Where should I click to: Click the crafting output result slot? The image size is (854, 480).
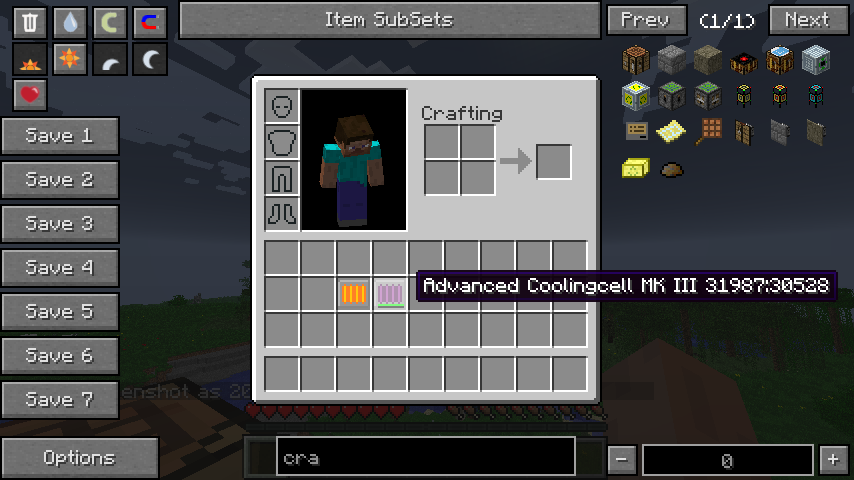(x=554, y=162)
